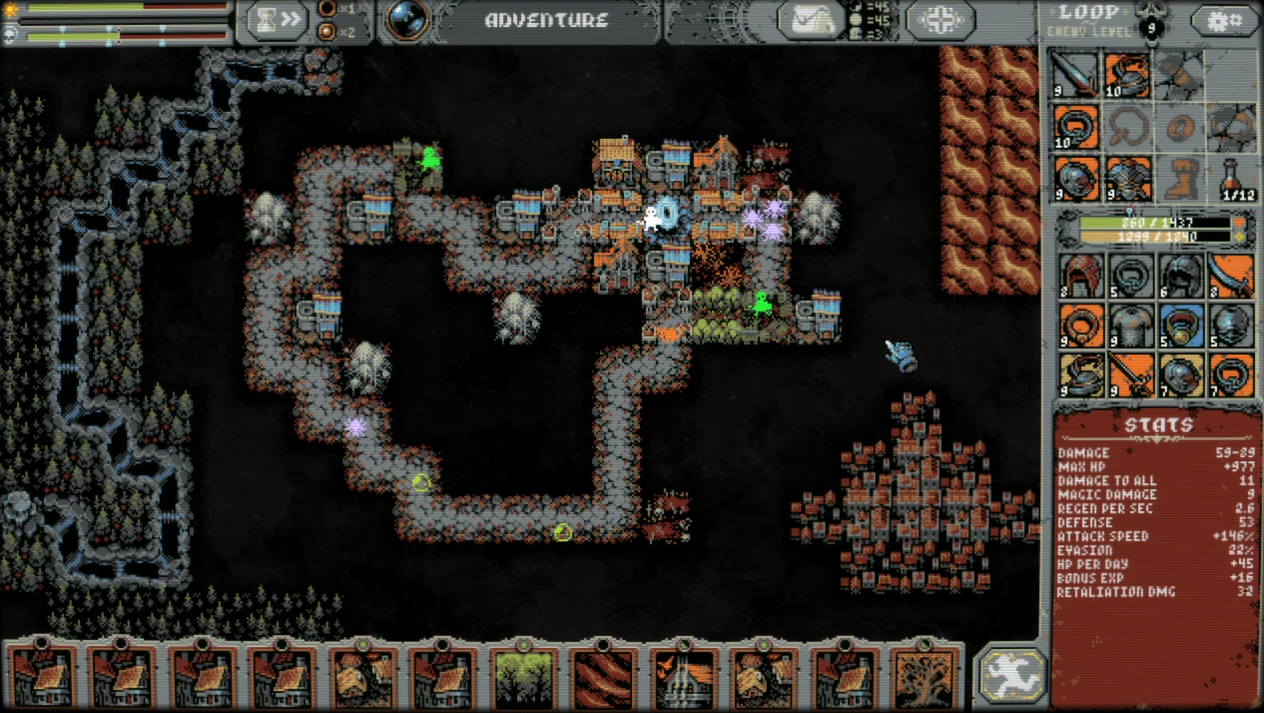
Task: Select the level 9 chainmail in inventory
Action: pyautogui.click(x=1131, y=326)
